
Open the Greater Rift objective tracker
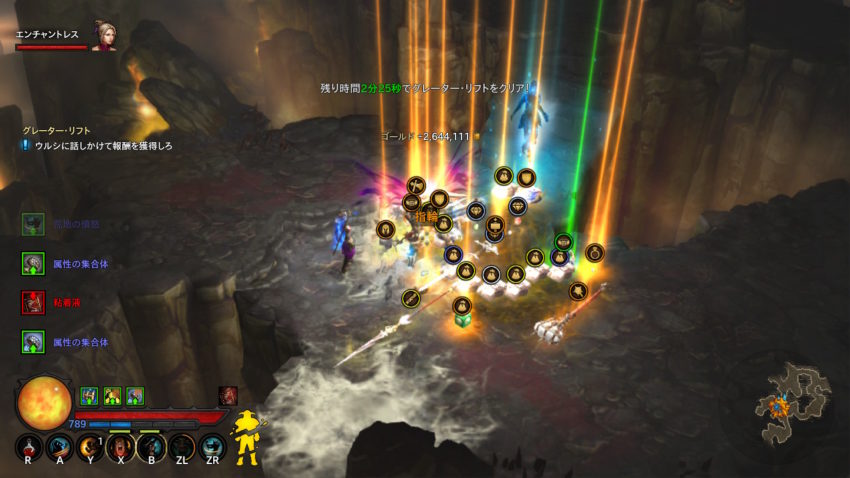[58, 130]
